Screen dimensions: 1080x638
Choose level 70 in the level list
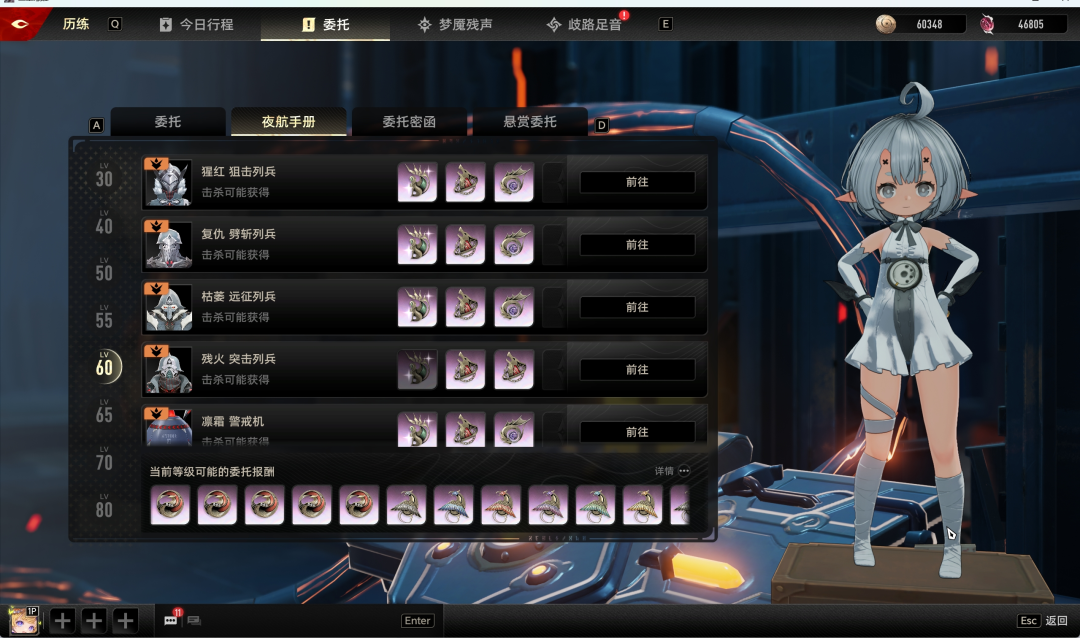tap(104, 460)
